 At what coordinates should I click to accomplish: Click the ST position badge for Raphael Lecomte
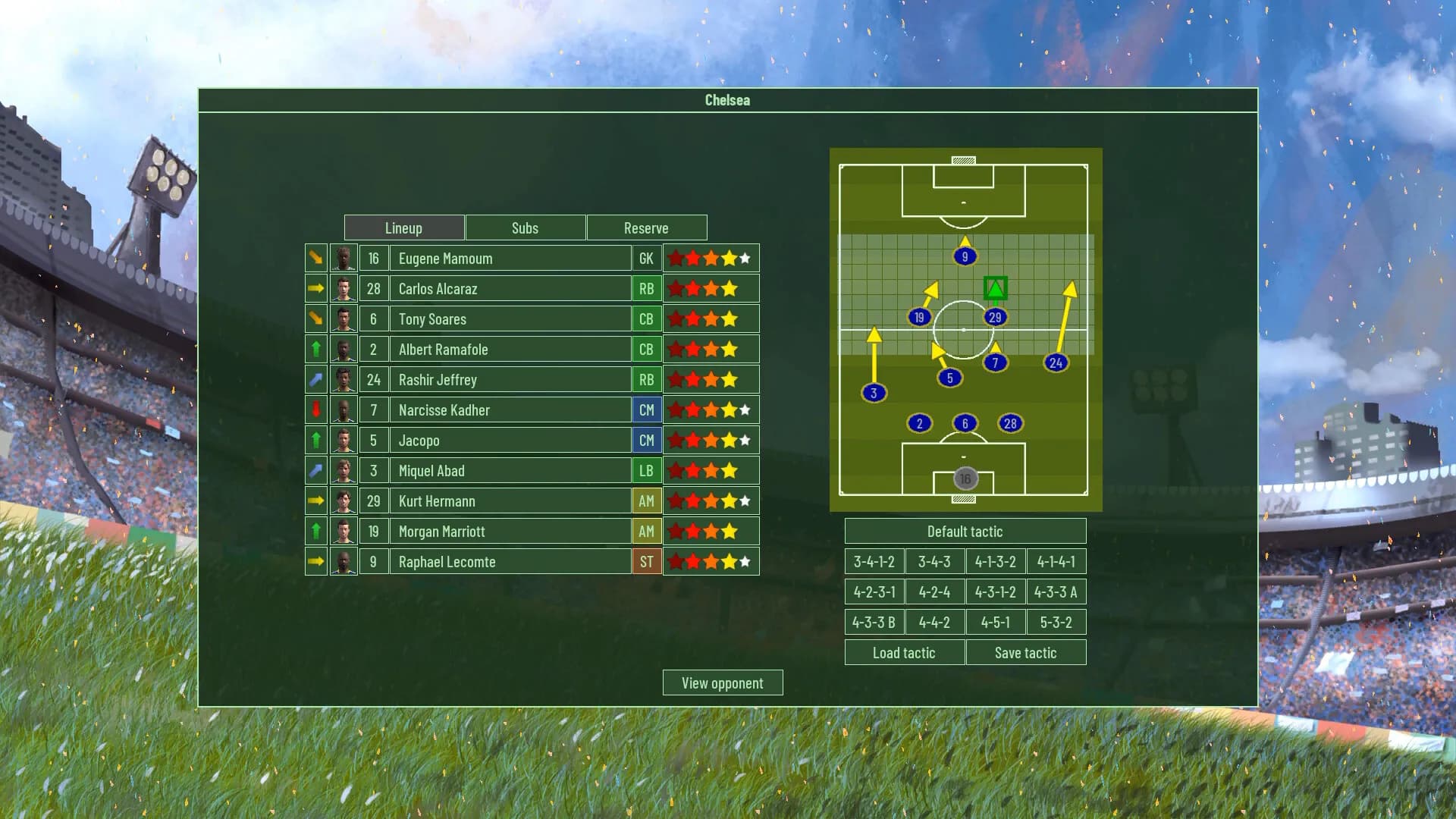(646, 561)
